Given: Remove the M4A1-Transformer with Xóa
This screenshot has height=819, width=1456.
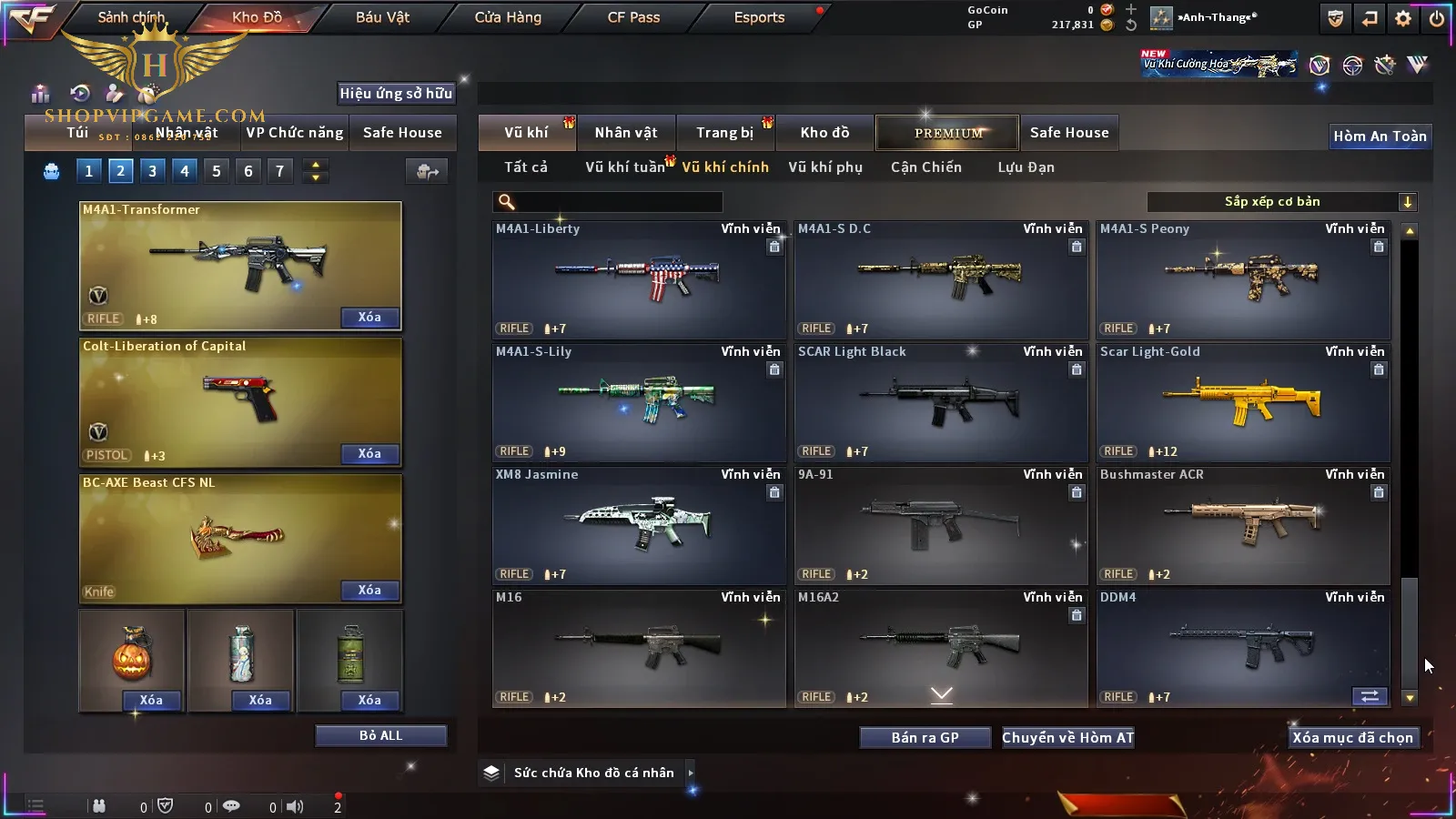Looking at the screenshot, I should [x=369, y=317].
